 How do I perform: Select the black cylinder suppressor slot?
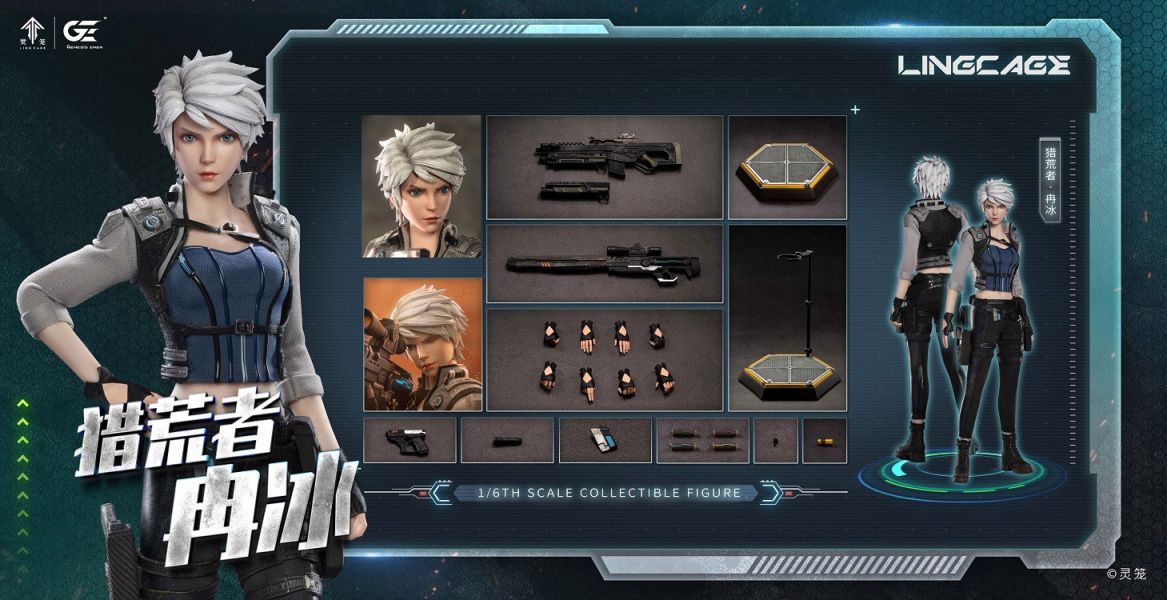pyautogui.click(x=507, y=440)
